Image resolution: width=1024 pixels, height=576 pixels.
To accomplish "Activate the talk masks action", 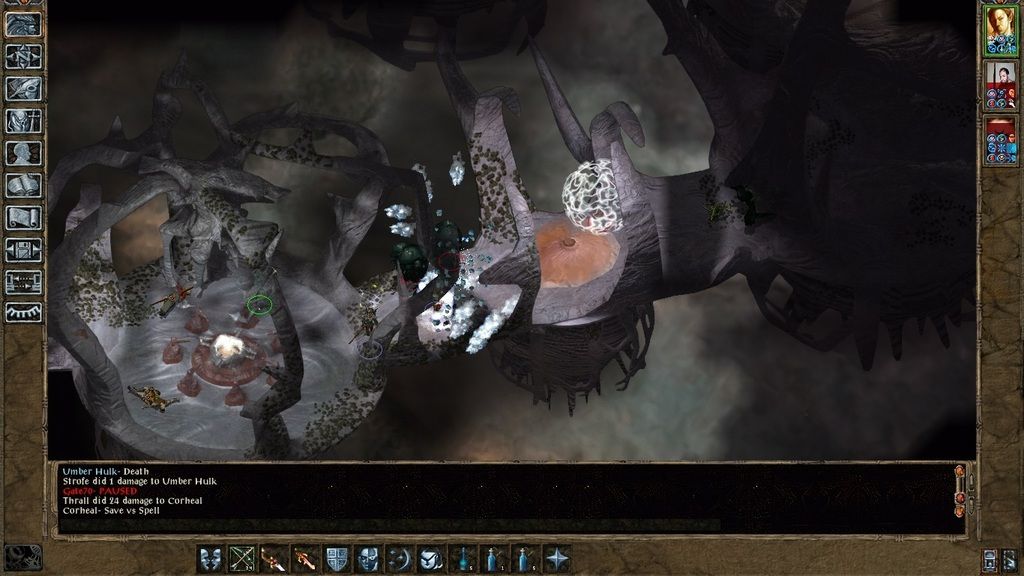I will click(211, 558).
